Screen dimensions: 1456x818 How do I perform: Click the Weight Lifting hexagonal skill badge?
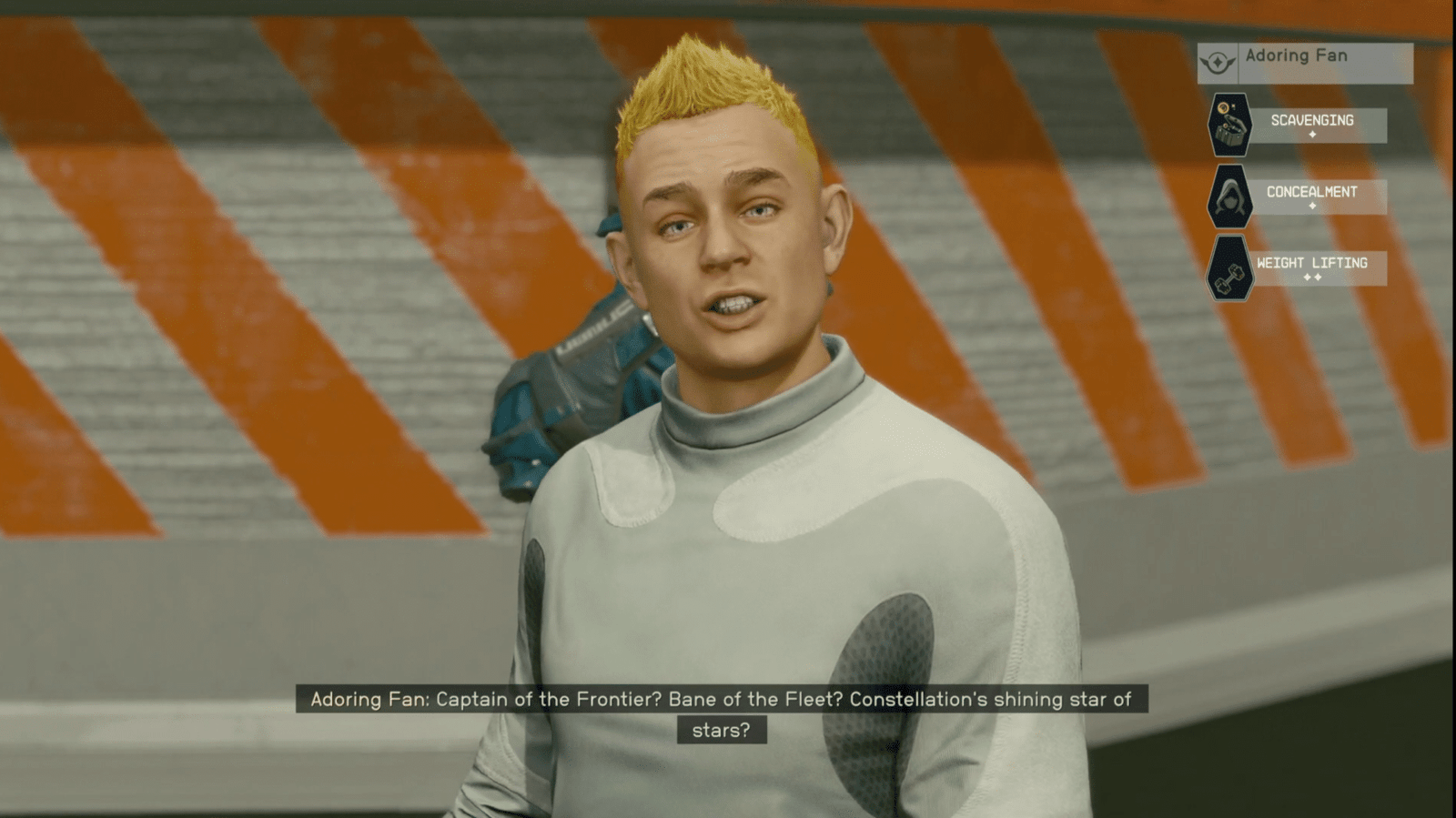pyautogui.click(x=1231, y=268)
